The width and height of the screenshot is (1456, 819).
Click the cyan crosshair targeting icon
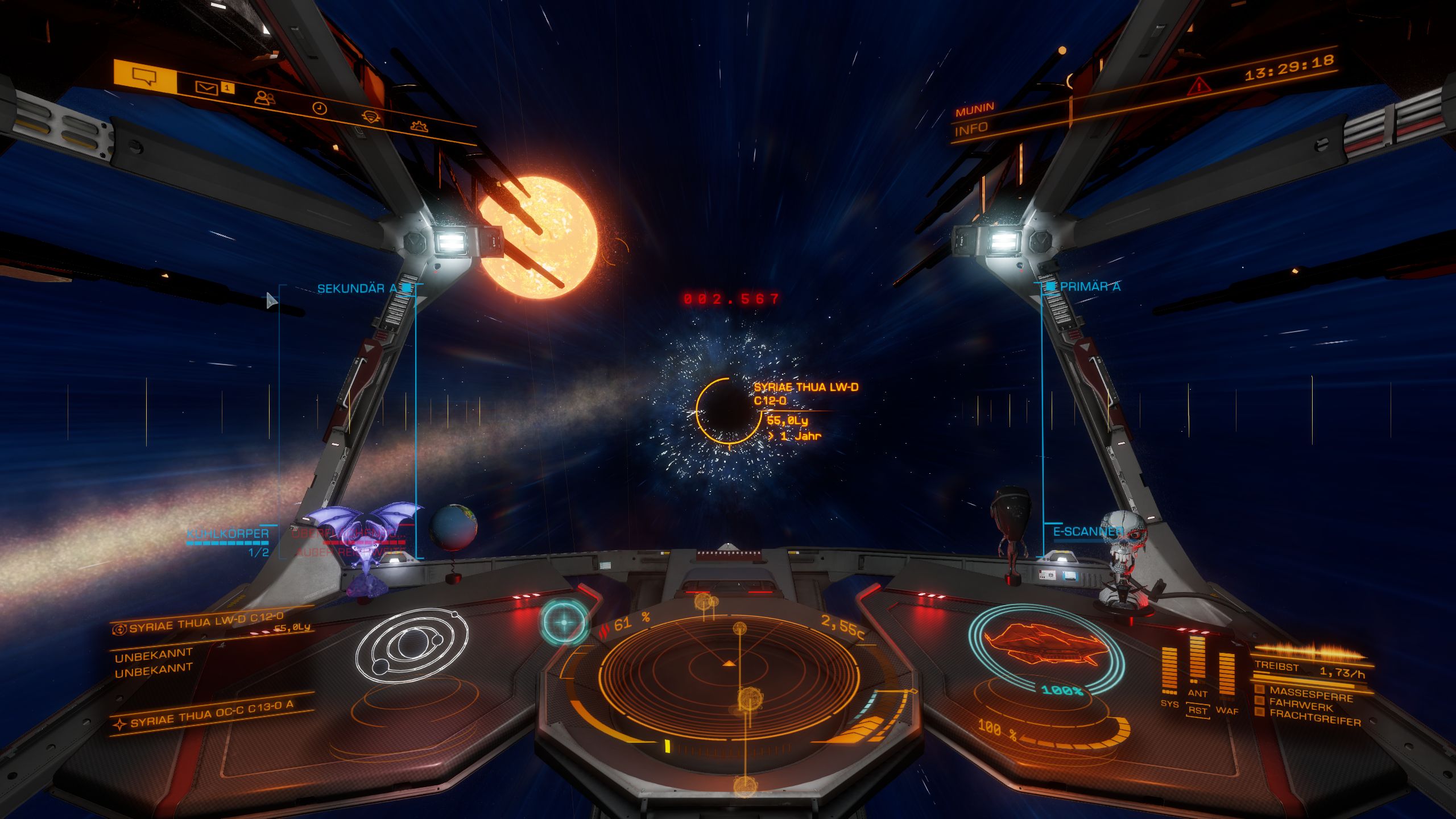(x=564, y=622)
